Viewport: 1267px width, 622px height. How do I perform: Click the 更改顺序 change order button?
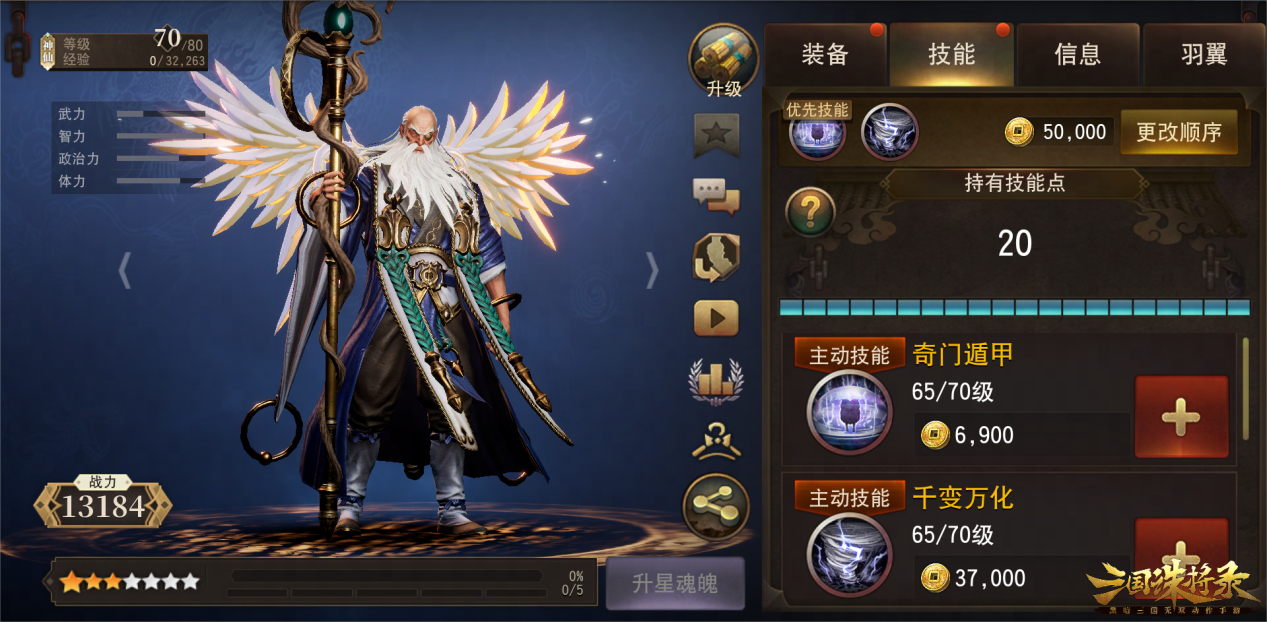[1178, 132]
